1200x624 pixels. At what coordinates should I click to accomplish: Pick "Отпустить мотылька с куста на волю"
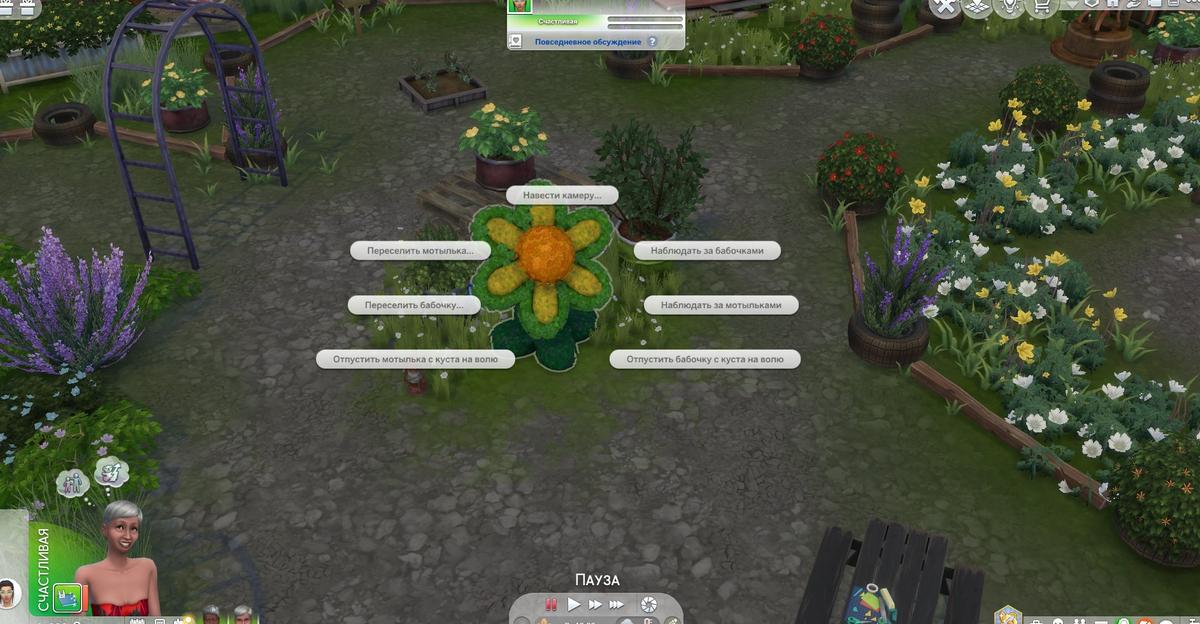point(416,359)
